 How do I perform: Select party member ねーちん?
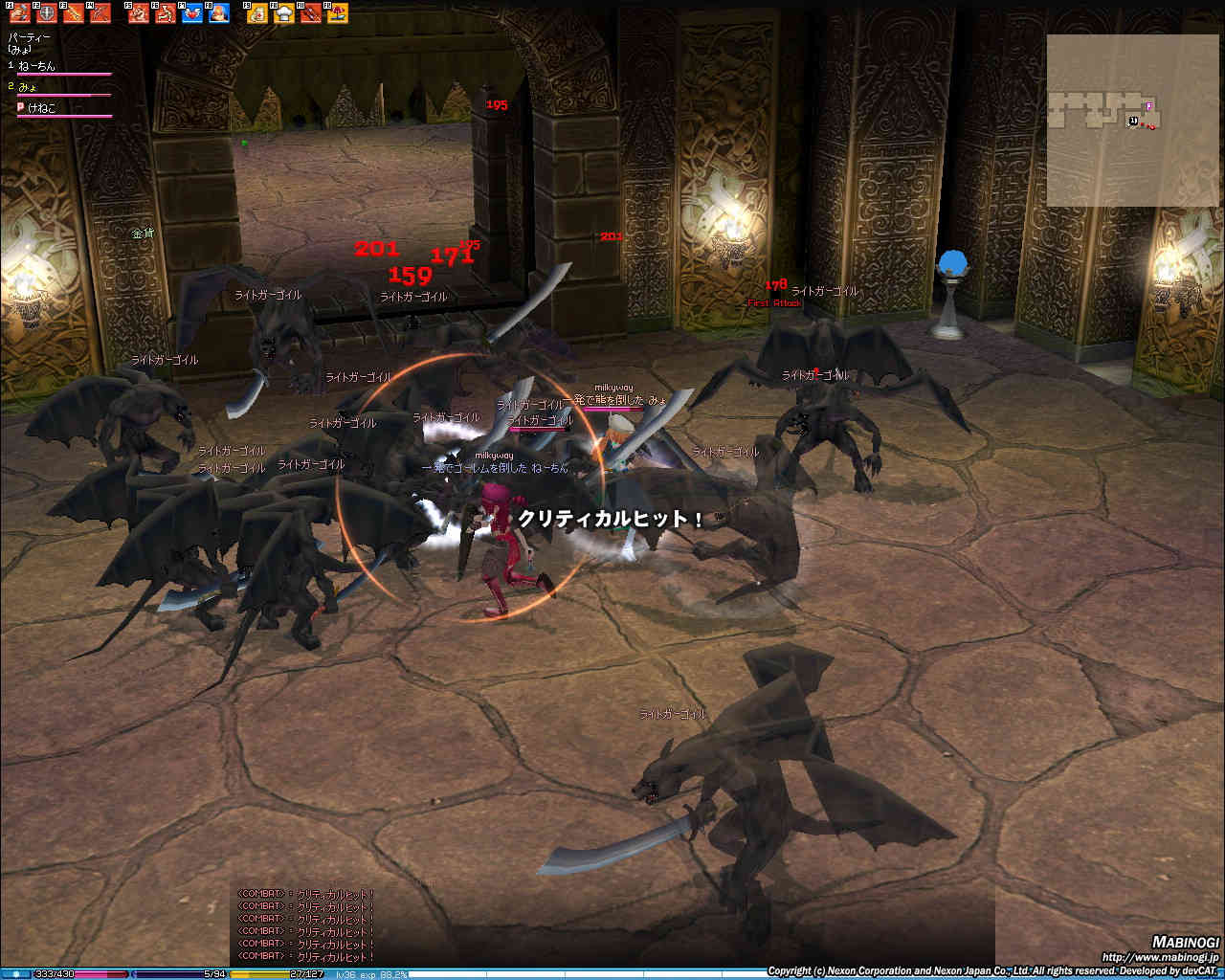point(37,66)
